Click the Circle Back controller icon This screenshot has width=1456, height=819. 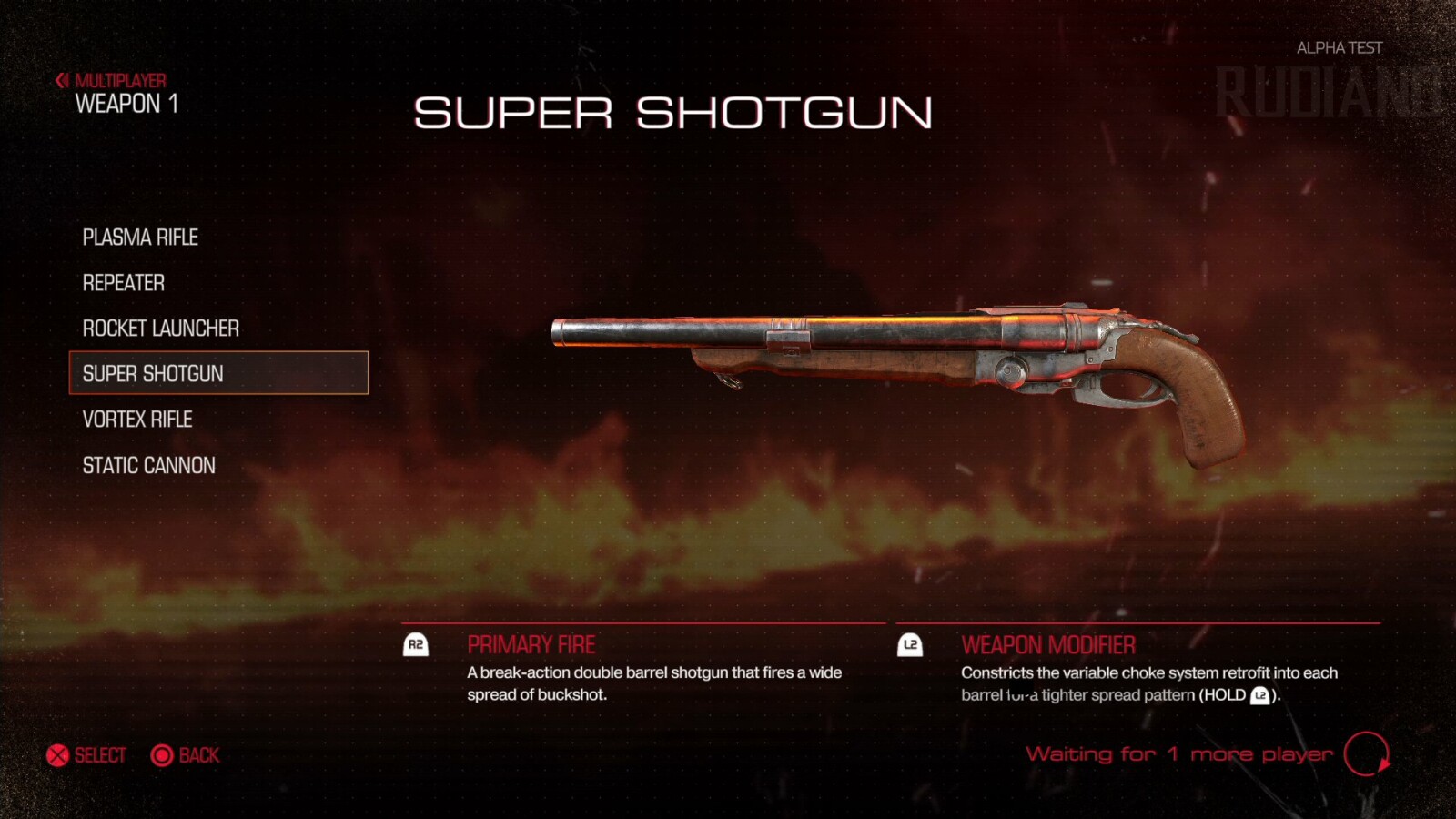[161, 755]
